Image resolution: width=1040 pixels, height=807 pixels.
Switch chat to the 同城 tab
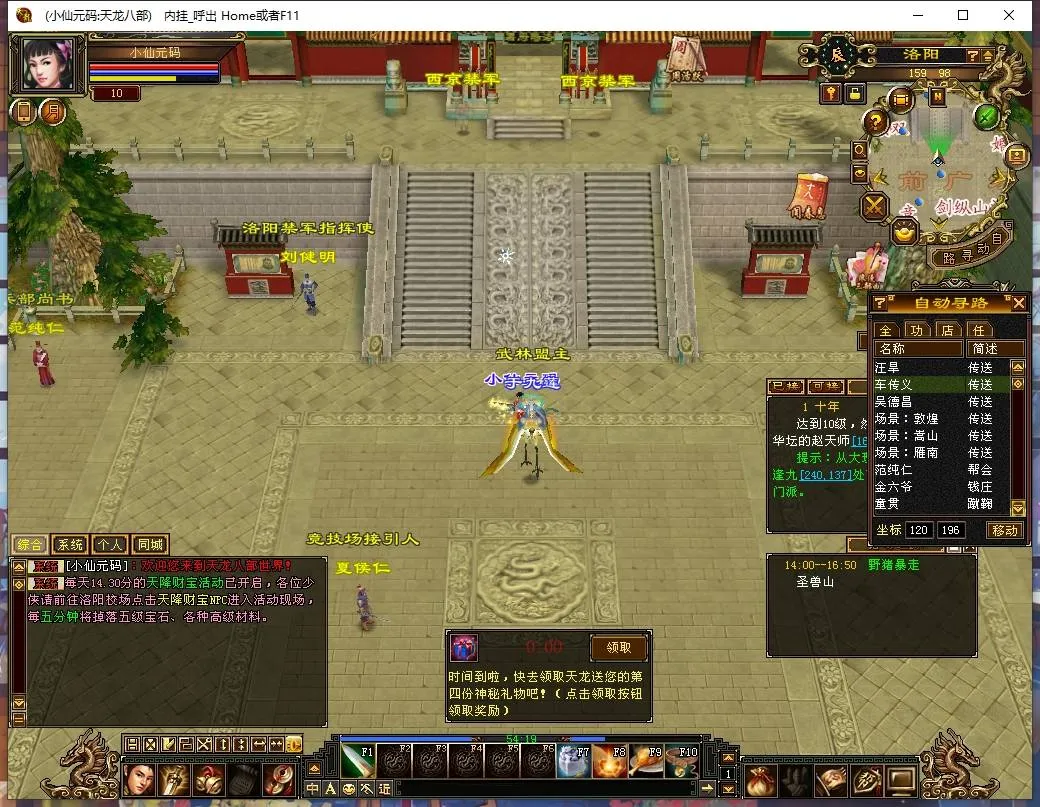pyautogui.click(x=150, y=545)
